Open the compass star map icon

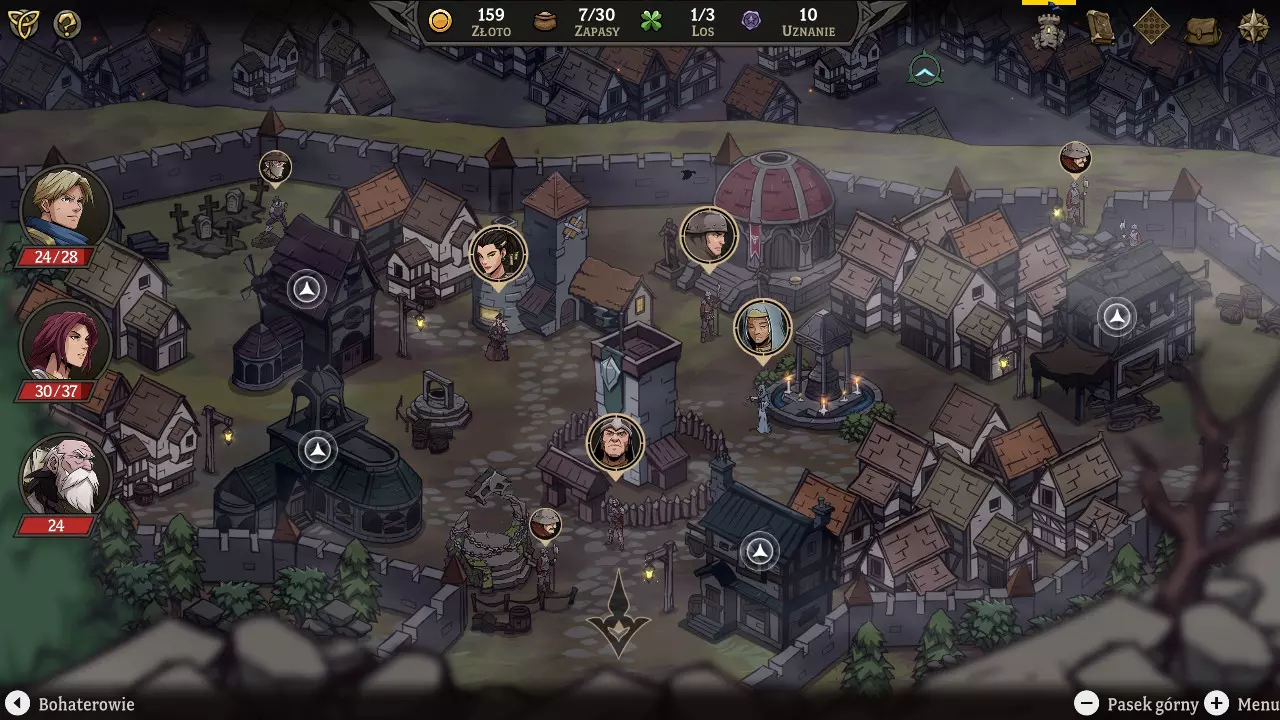(1253, 27)
